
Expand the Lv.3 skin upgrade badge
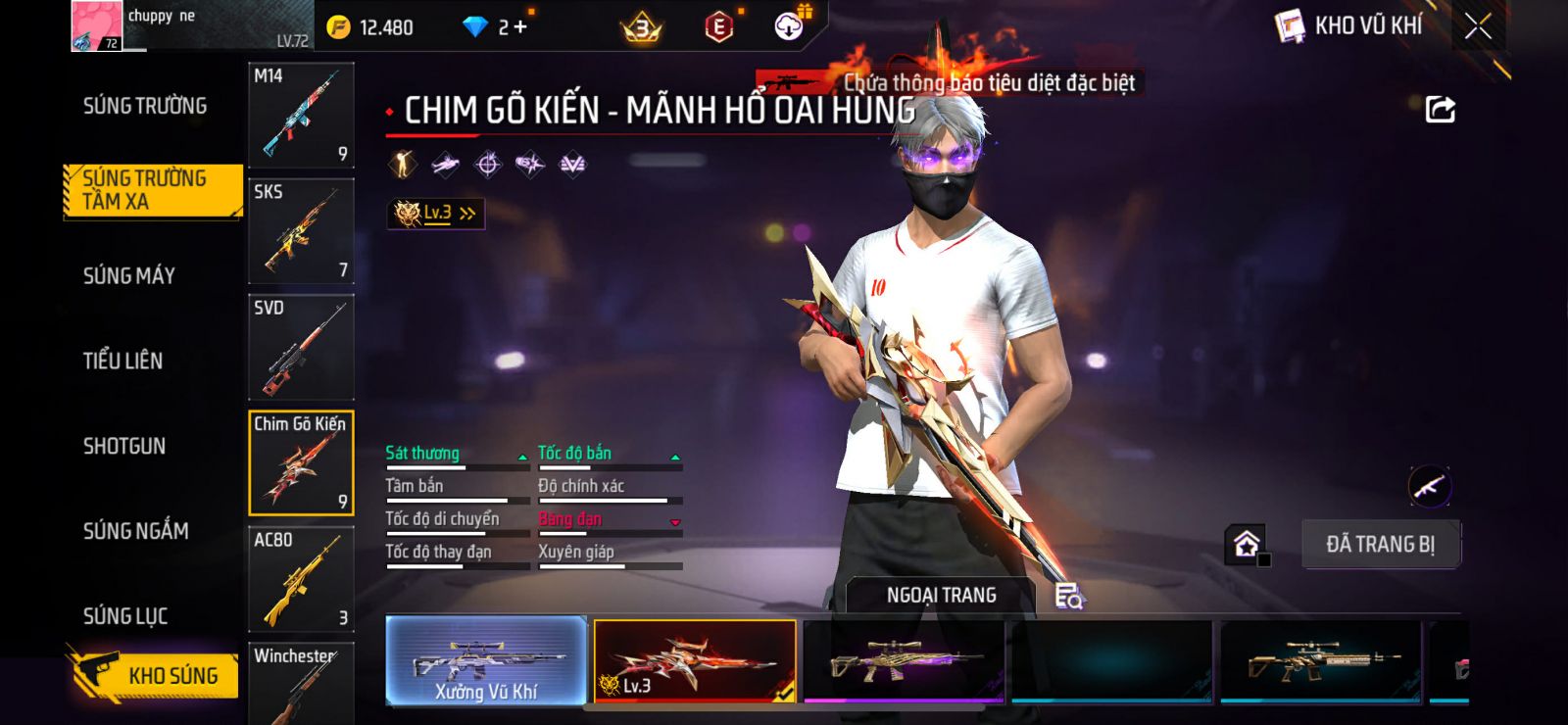436,213
